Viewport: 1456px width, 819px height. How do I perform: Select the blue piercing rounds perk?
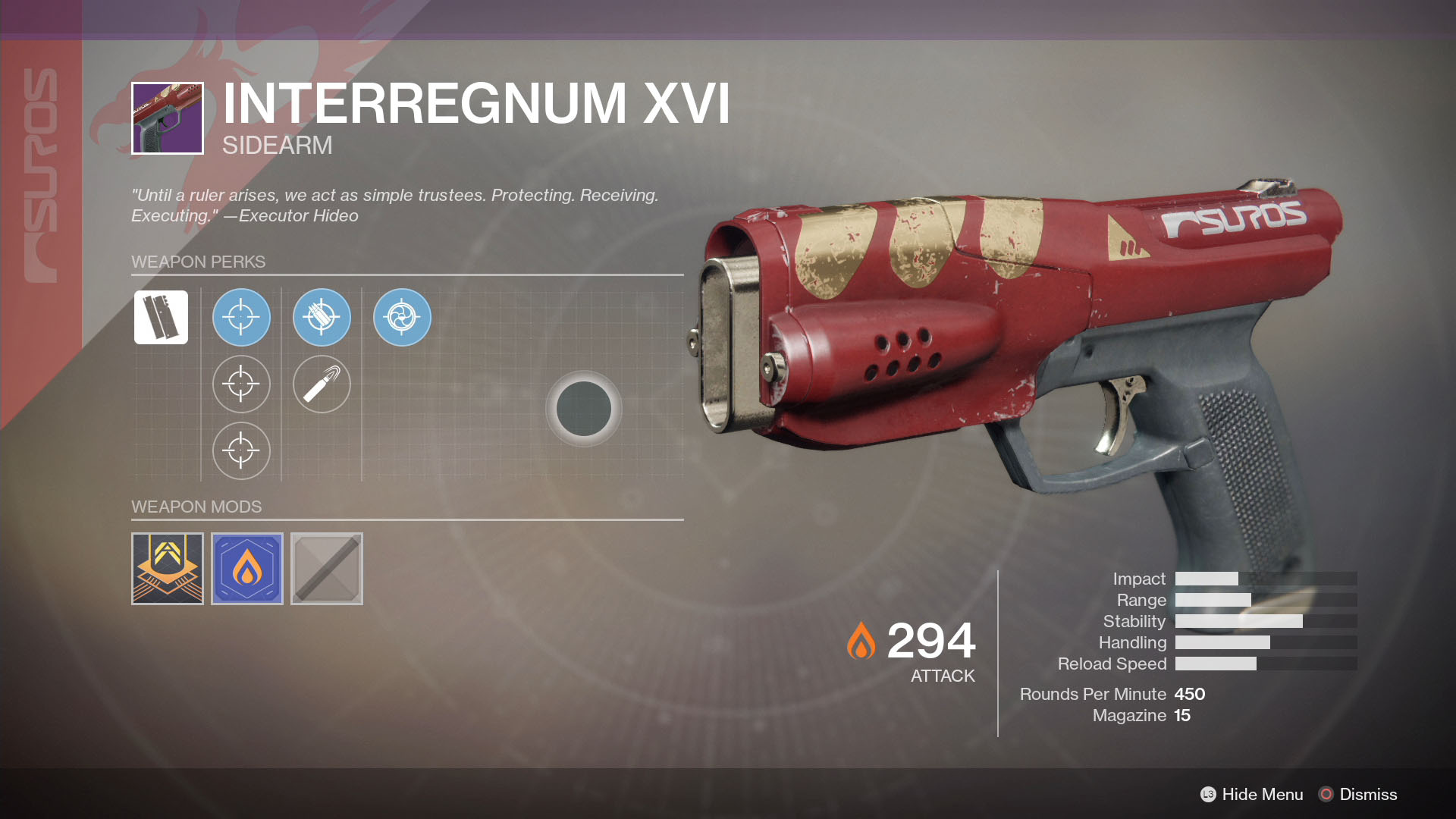pos(322,318)
